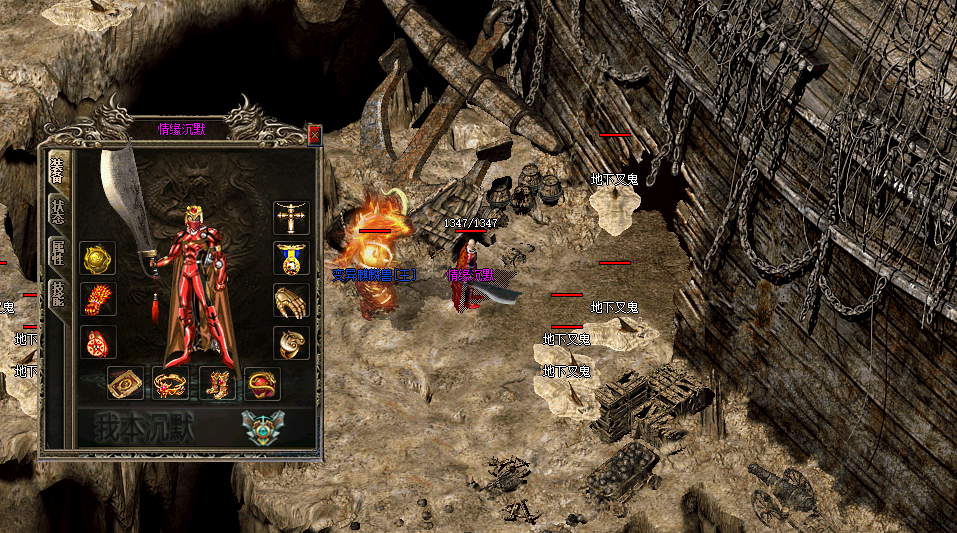This screenshot has width=957, height=533.
Task: Click the winged emblem badge icon
Action: (262, 427)
